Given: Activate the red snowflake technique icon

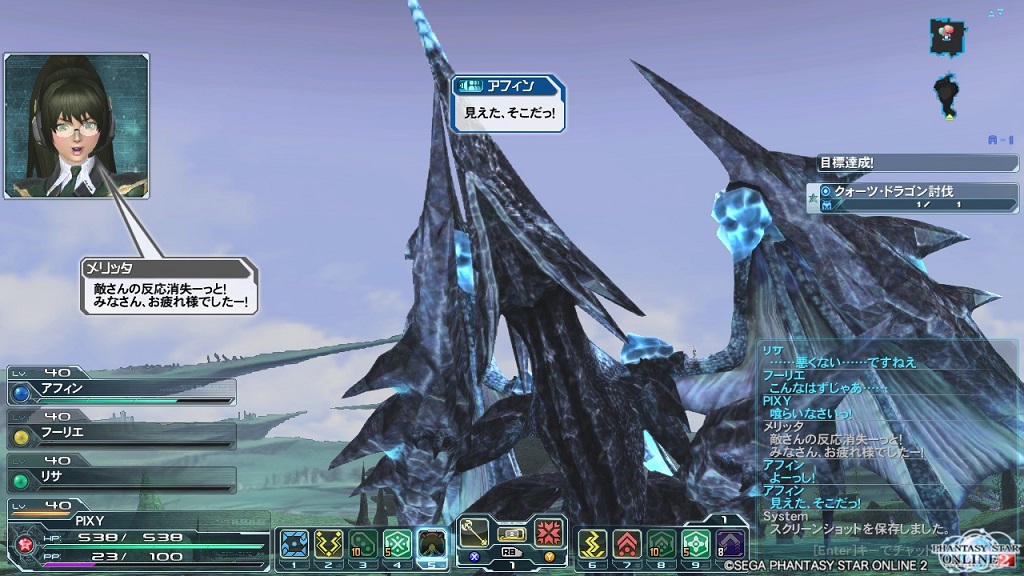Looking at the screenshot, I should (548, 533).
